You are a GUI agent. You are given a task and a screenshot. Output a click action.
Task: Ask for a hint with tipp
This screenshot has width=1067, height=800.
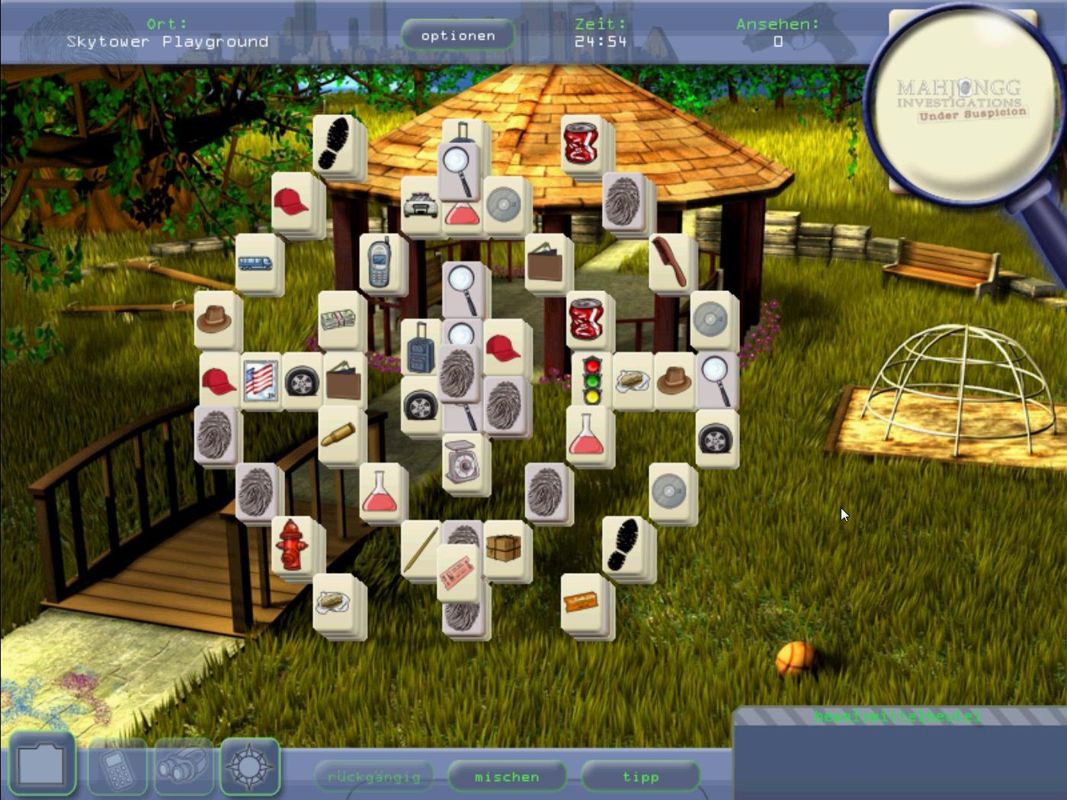click(640, 776)
